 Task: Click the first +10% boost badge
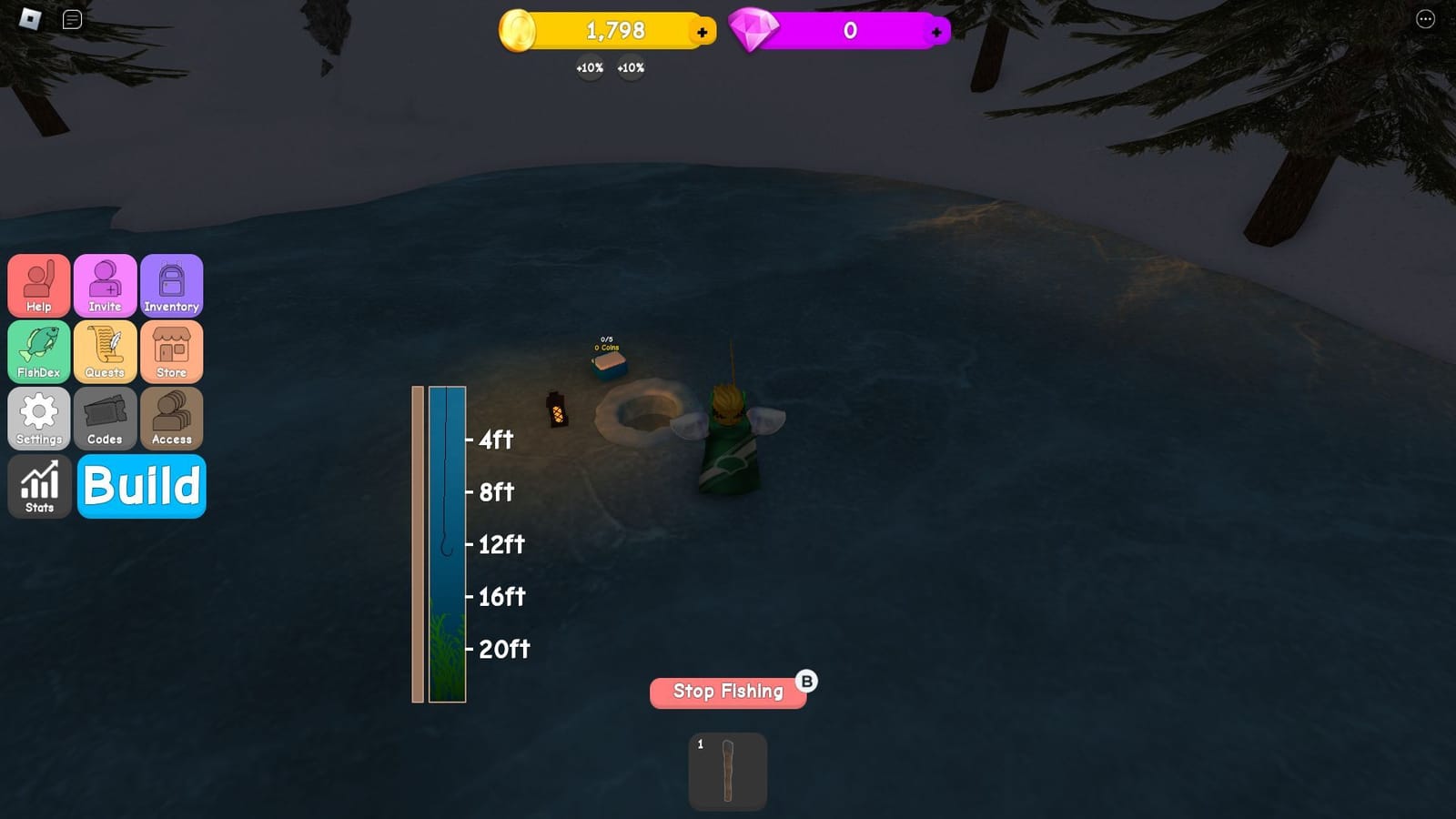pyautogui.click(x=589, y=67)
